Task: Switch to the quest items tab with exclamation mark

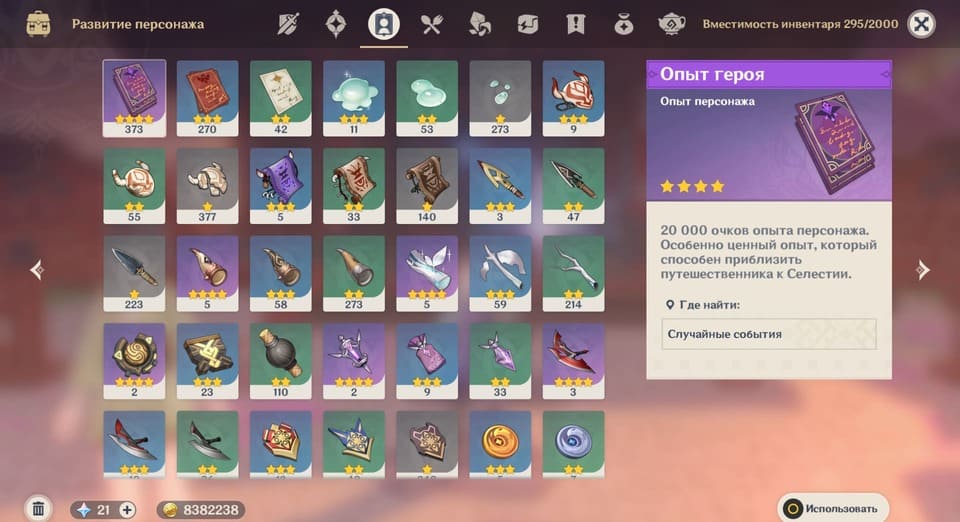Action: pyautogui.click(x=575, y=24)
